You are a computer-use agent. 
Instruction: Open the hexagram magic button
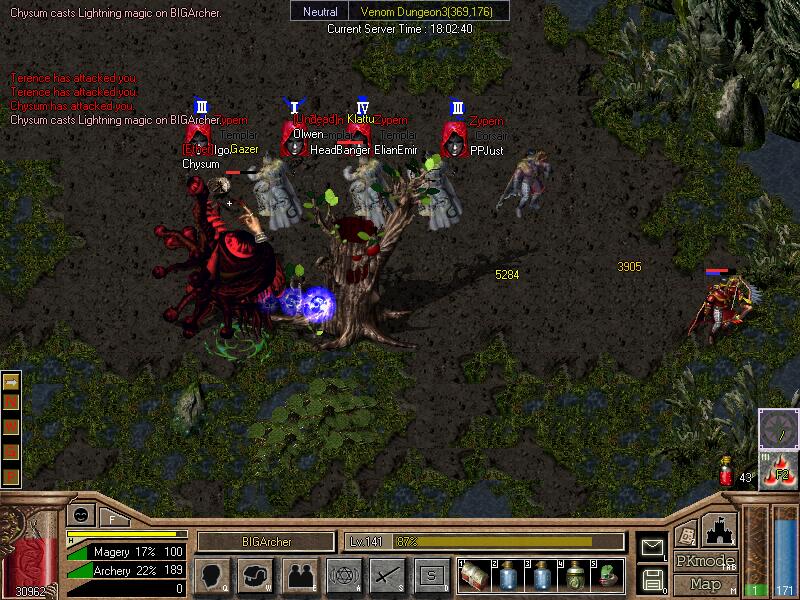point(343,575)
